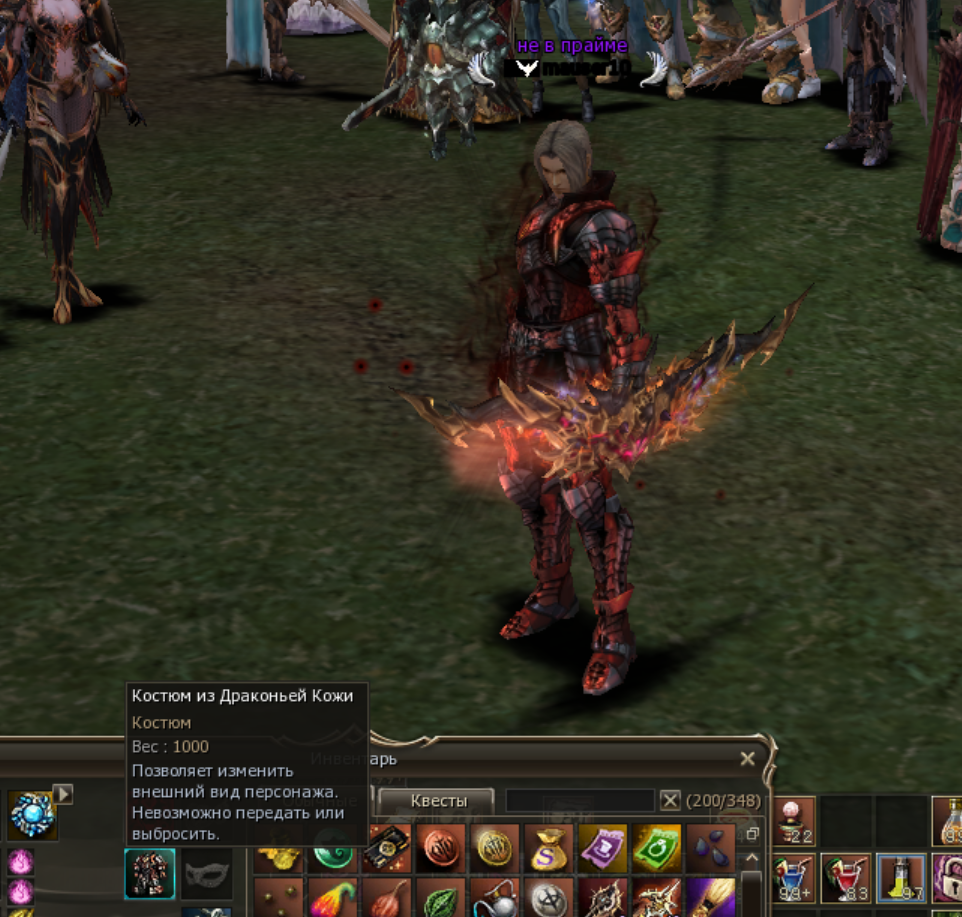Pick the yellow sack with S
This screenshot has width=962, height=917.
[549, 848]
